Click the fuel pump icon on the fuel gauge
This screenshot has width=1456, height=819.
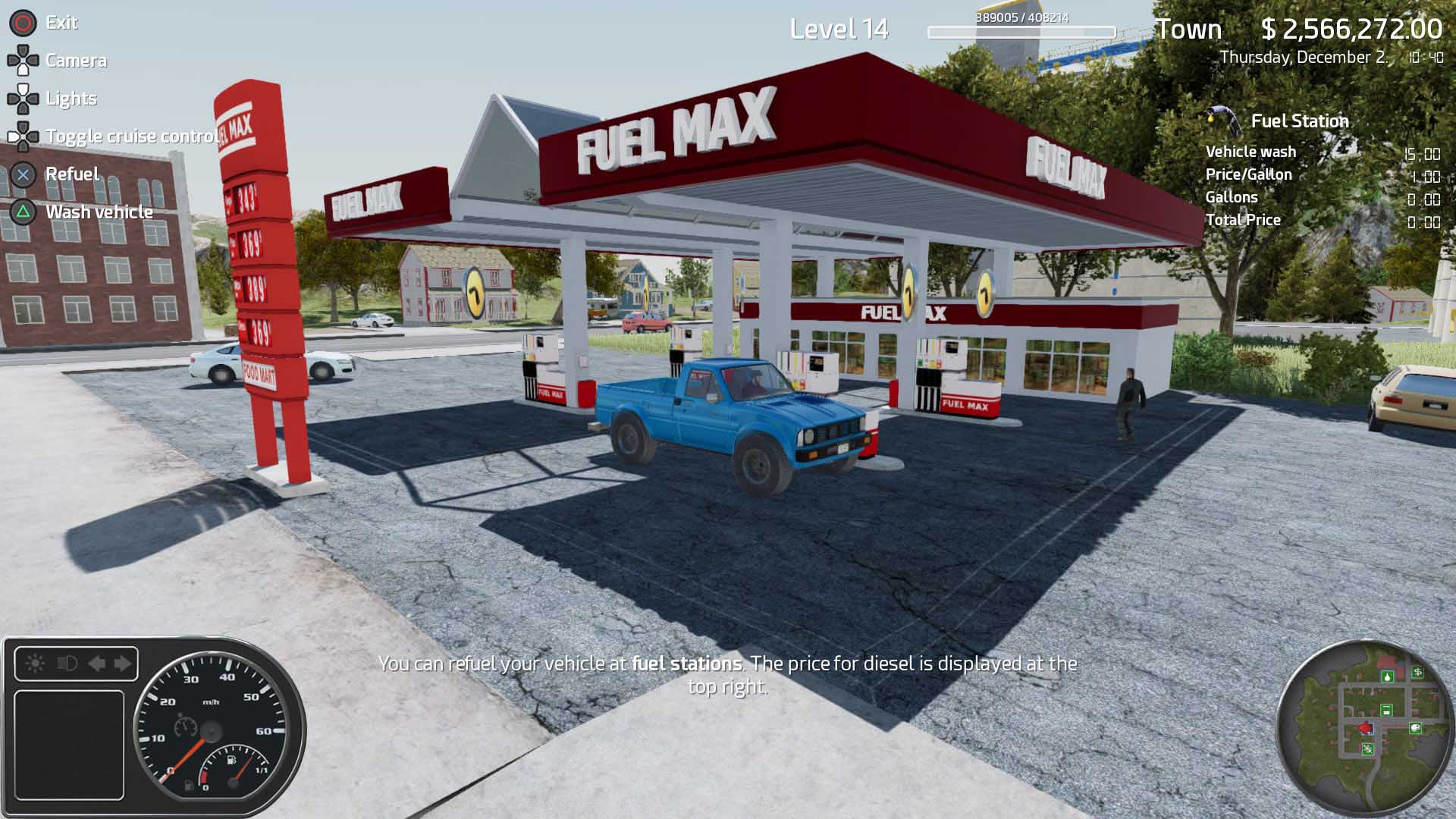pos(231,760)
